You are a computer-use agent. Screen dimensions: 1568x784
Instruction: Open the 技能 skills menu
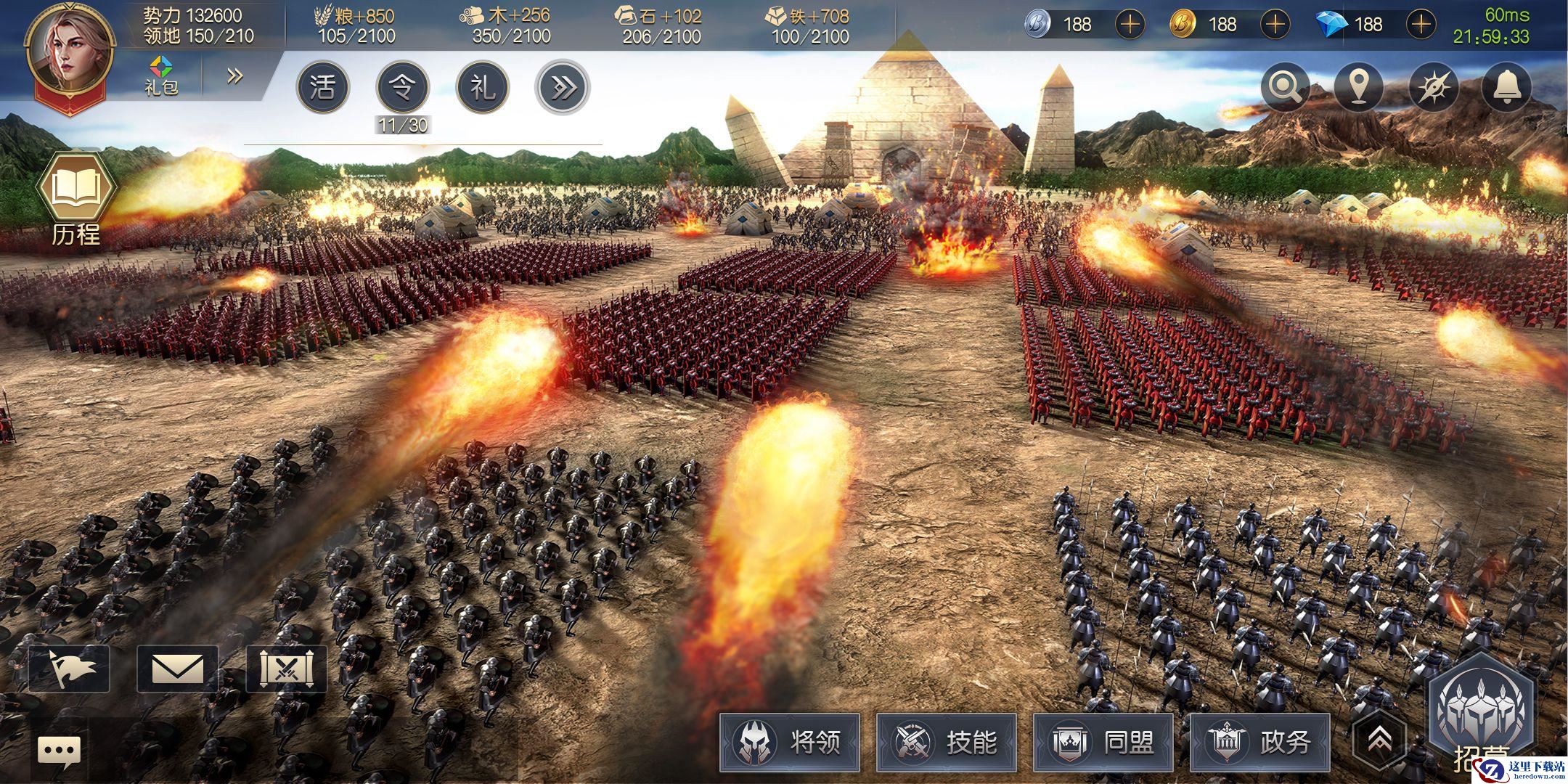tap(947, 741)
